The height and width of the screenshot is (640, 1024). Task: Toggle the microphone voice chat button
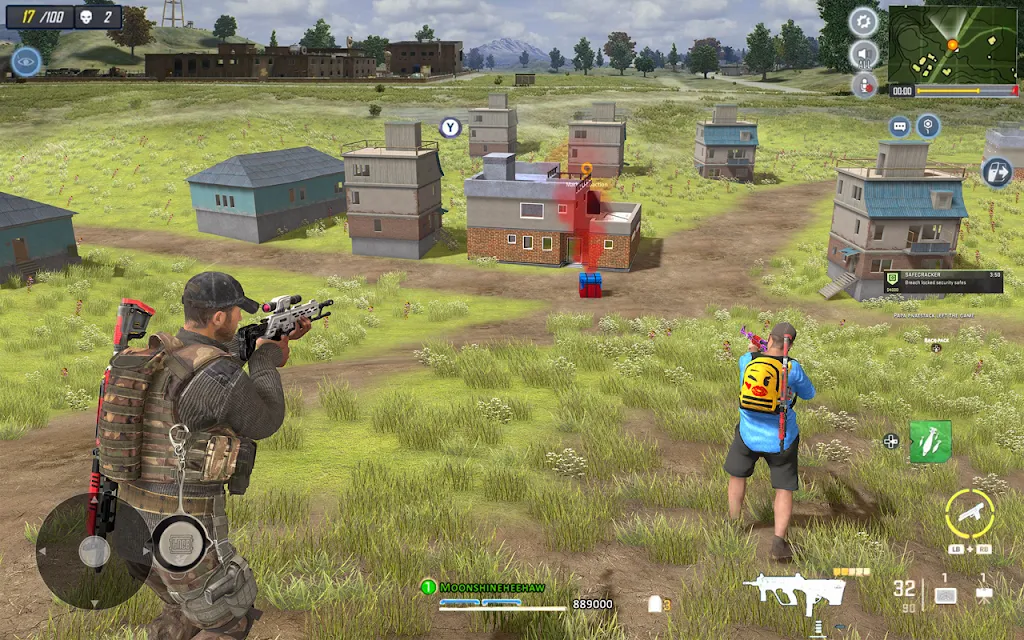pos(864,86)
